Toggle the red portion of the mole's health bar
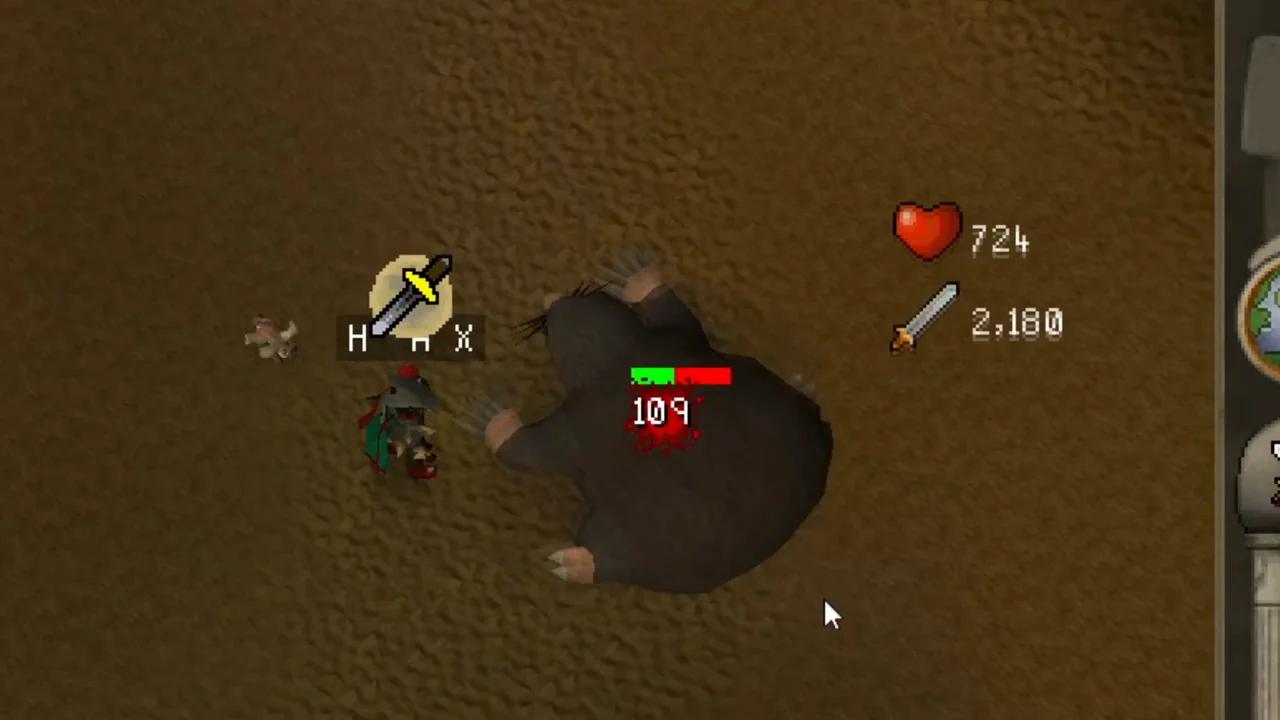 705,377
